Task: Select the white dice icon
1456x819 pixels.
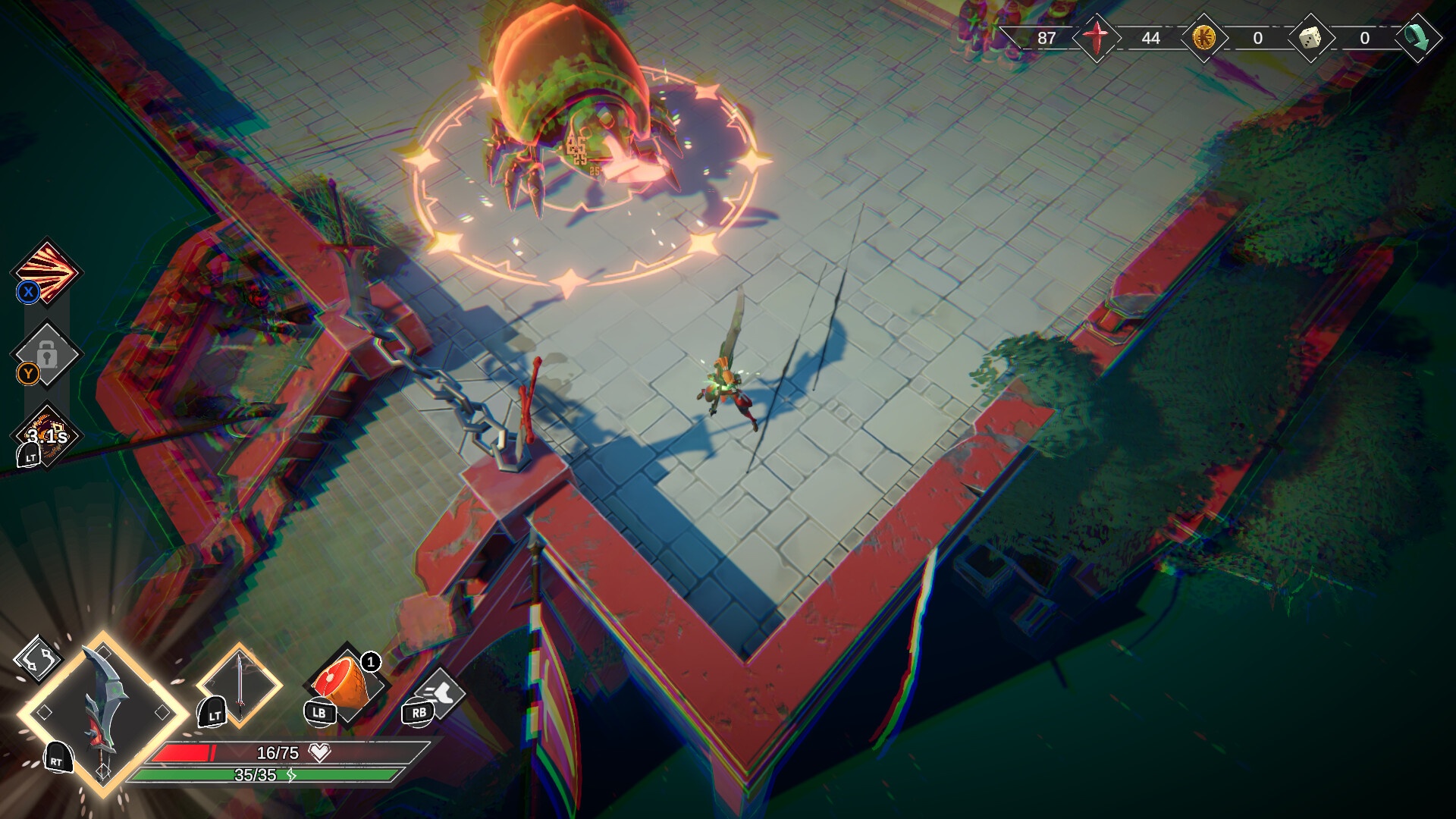Action: coord(1310,38)
